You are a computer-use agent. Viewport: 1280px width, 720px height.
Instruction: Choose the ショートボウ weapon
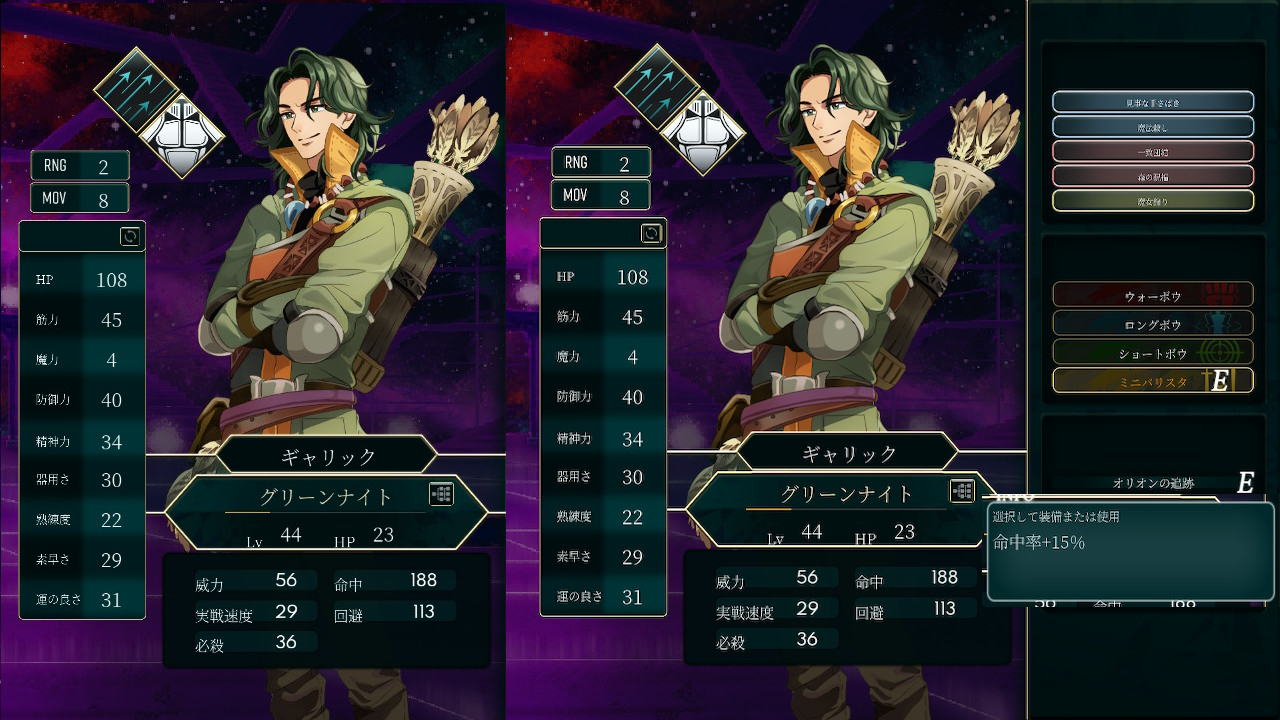coord(1152,352)
